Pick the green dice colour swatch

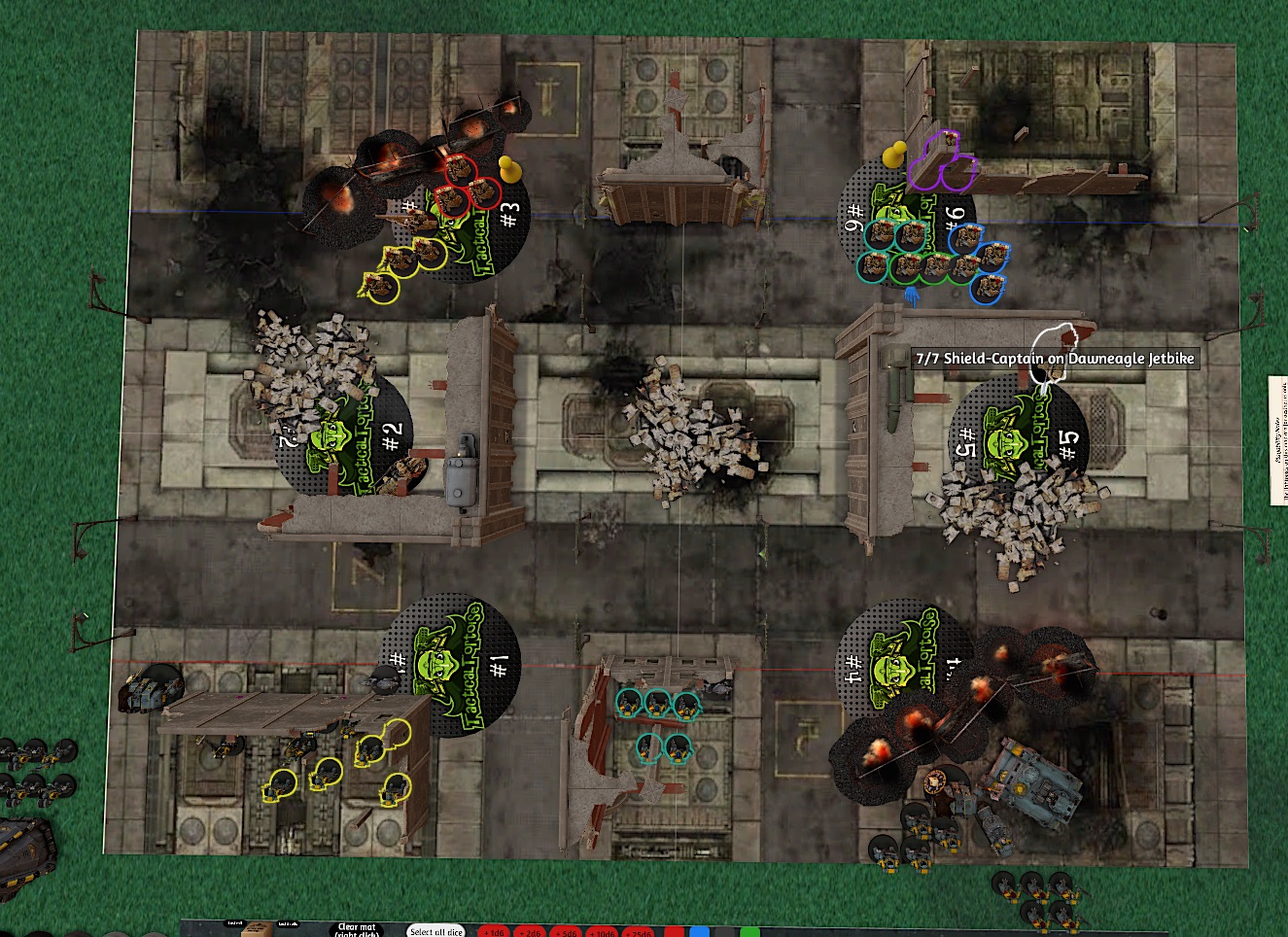pyautogui.click(x=749, y=932)
